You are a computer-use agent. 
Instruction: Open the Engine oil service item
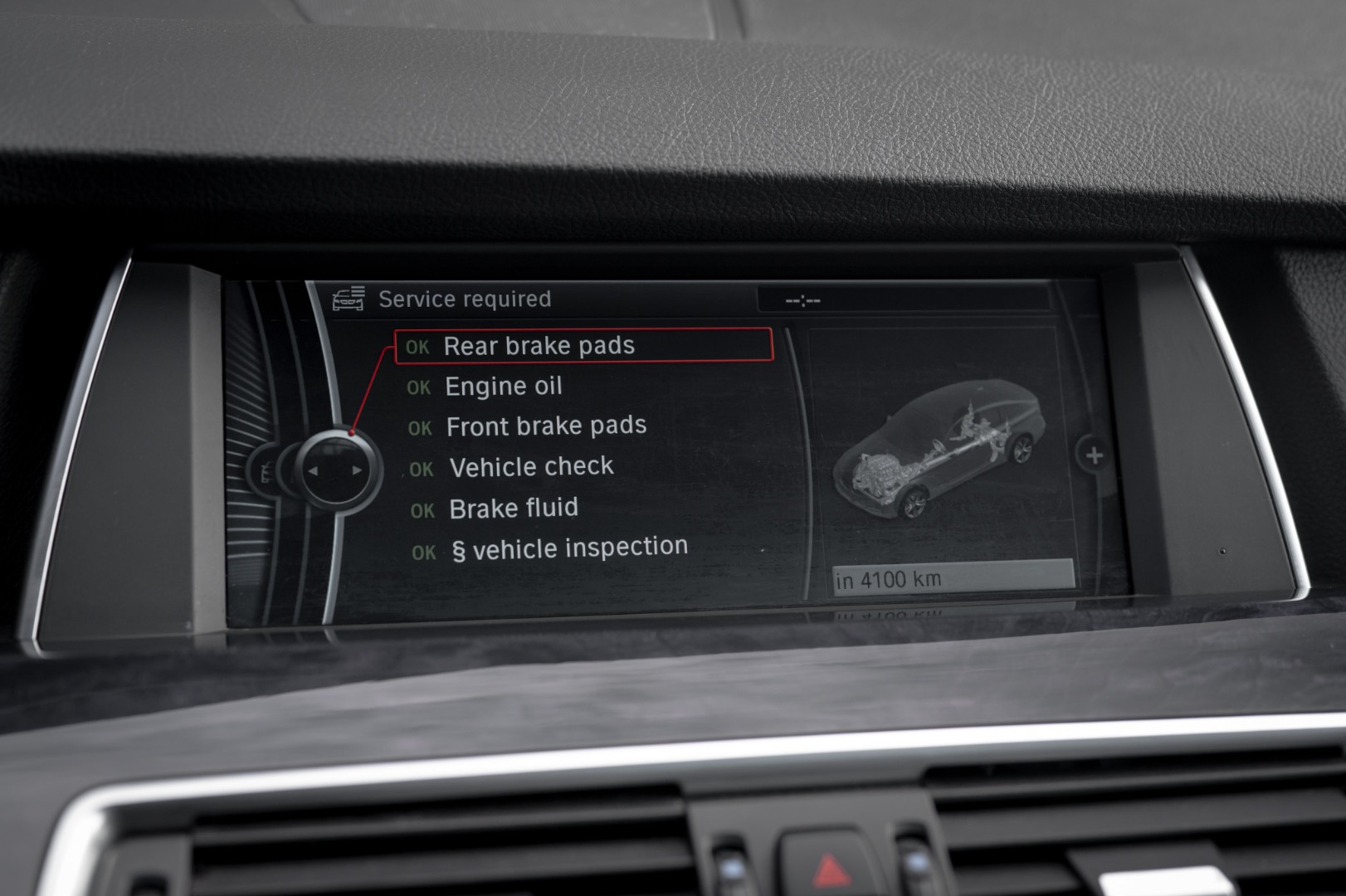[x=503, y=387]
